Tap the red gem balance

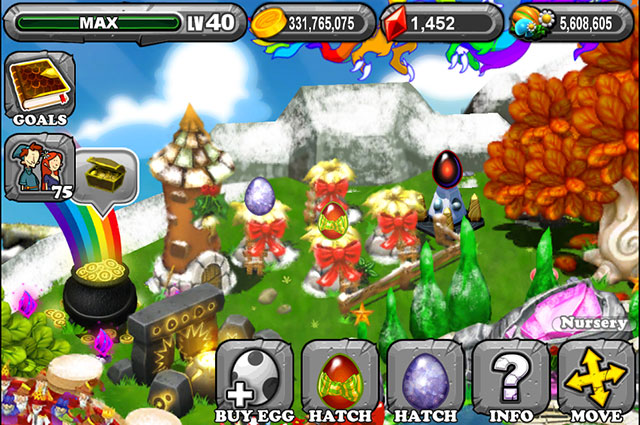438,21
